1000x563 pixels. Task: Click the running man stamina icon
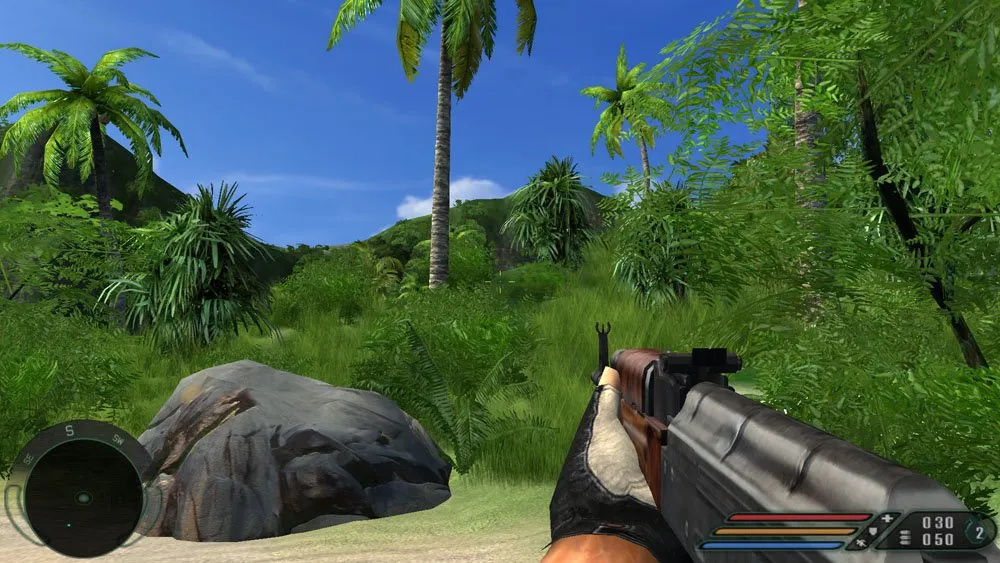[861, 544]
